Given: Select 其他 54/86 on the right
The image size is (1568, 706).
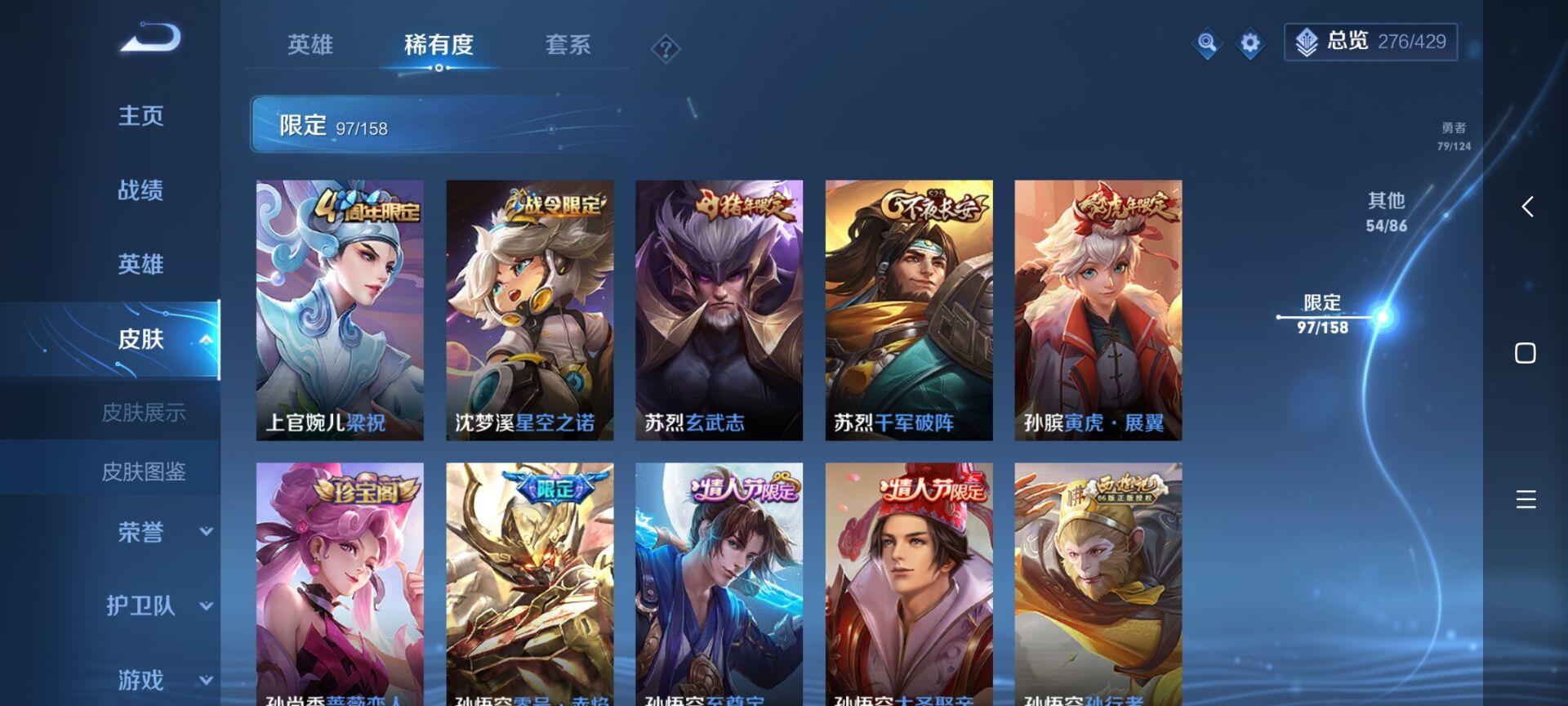Looking at the screenshot, I should tap(1388, 211).
